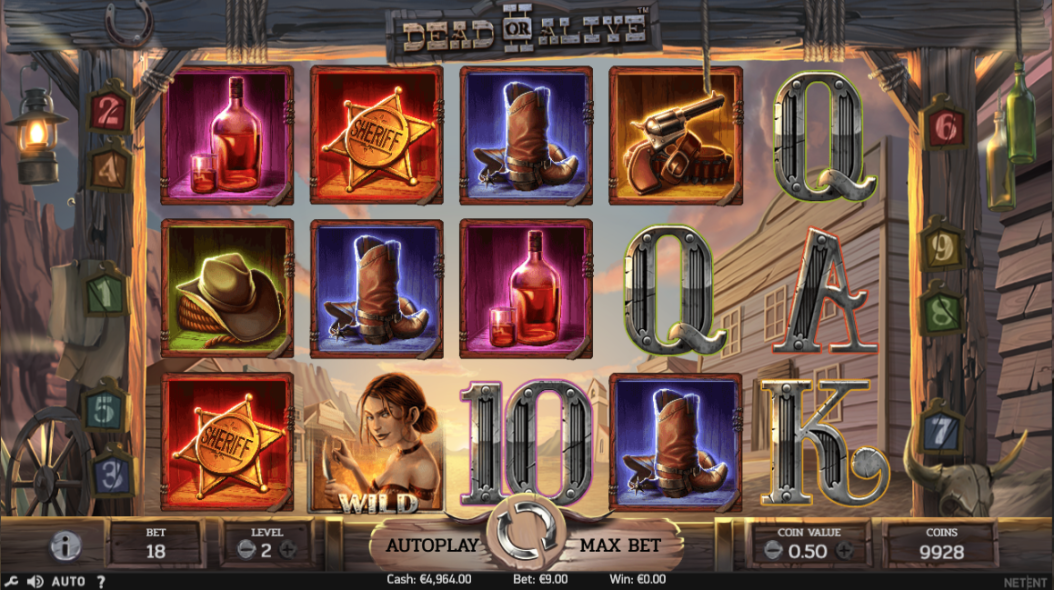Select bet line 5 marker
The width and height of the screenshot is (1054, 590).
click(103, 409)
